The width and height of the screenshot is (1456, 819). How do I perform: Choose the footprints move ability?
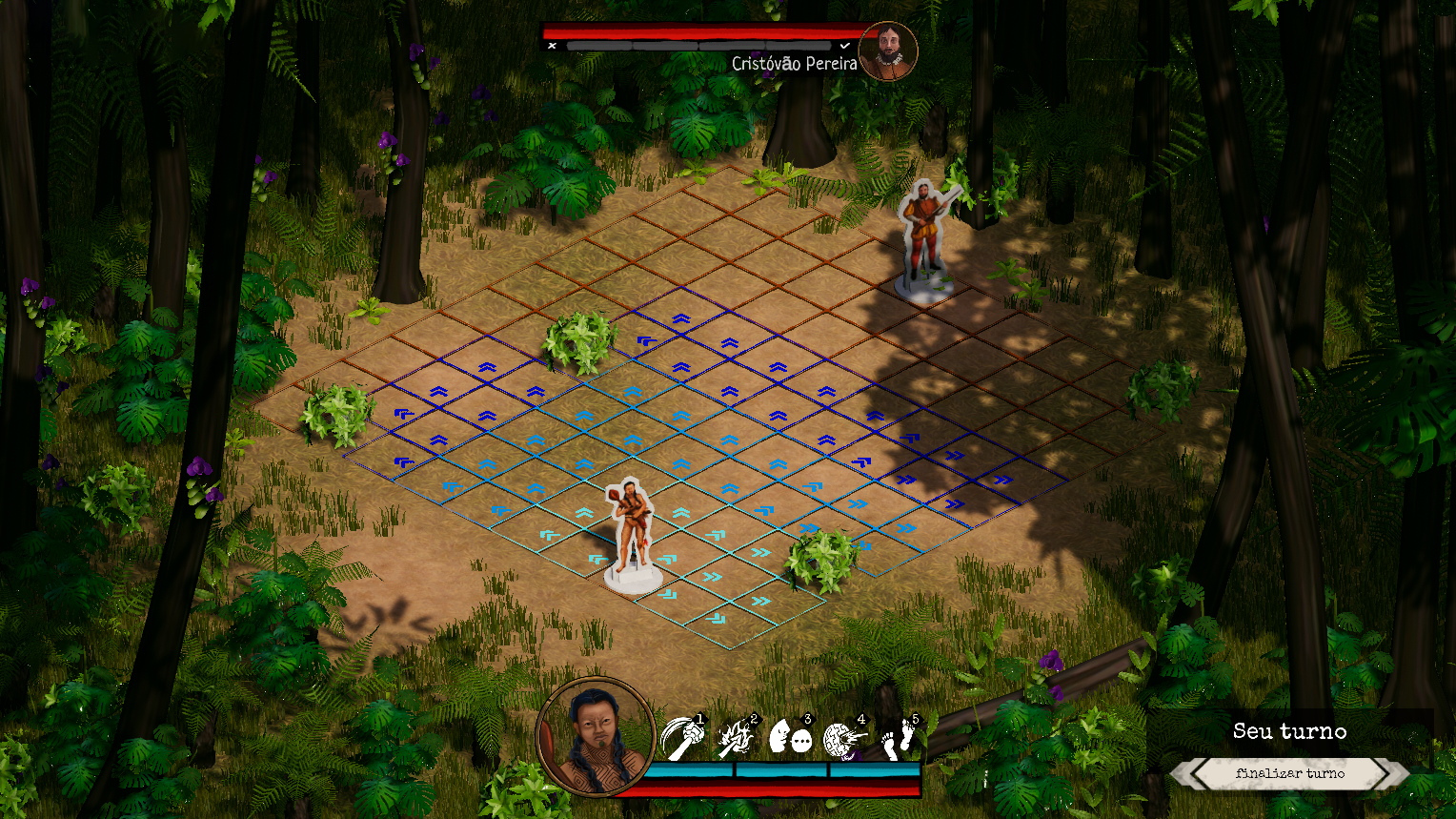(899, 738)
